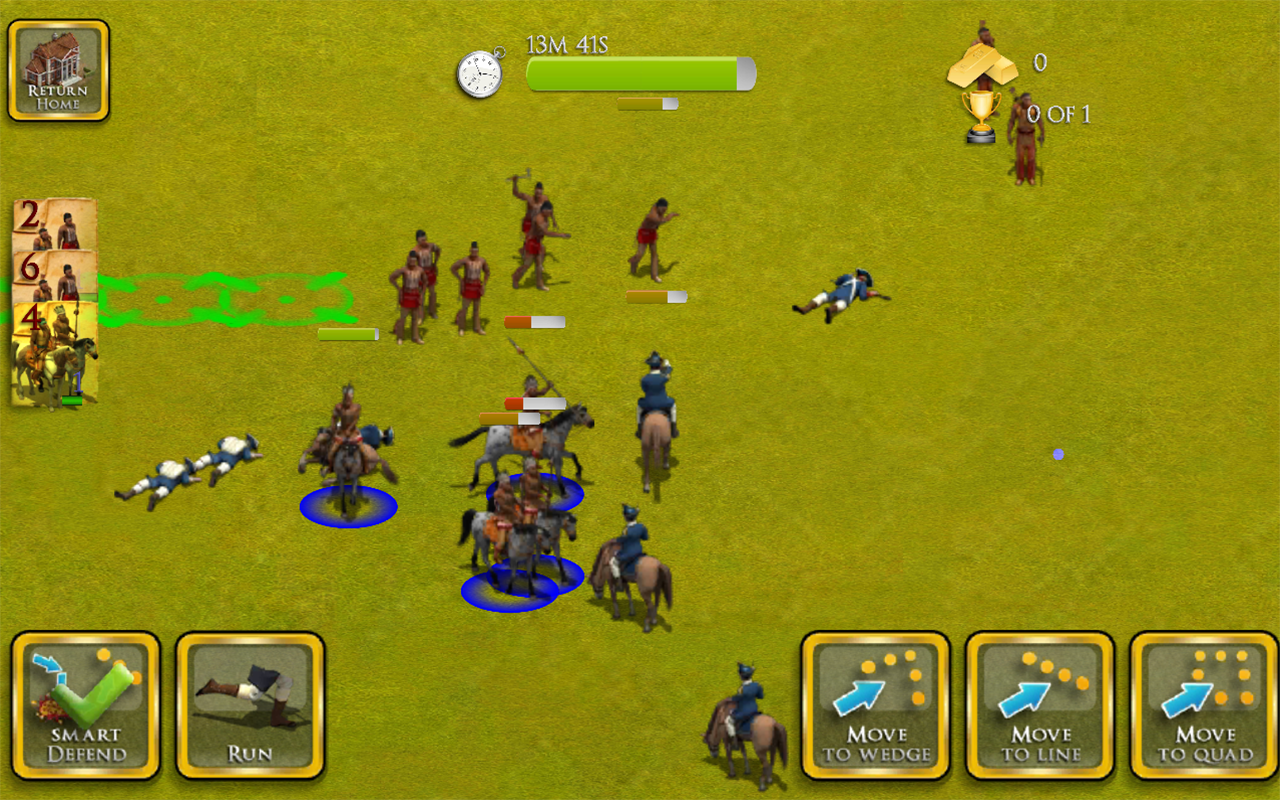The height and width of the screenshot is (800, 1280).
Task: Click the Run boot icon
Action: click(x=248, y=695)
